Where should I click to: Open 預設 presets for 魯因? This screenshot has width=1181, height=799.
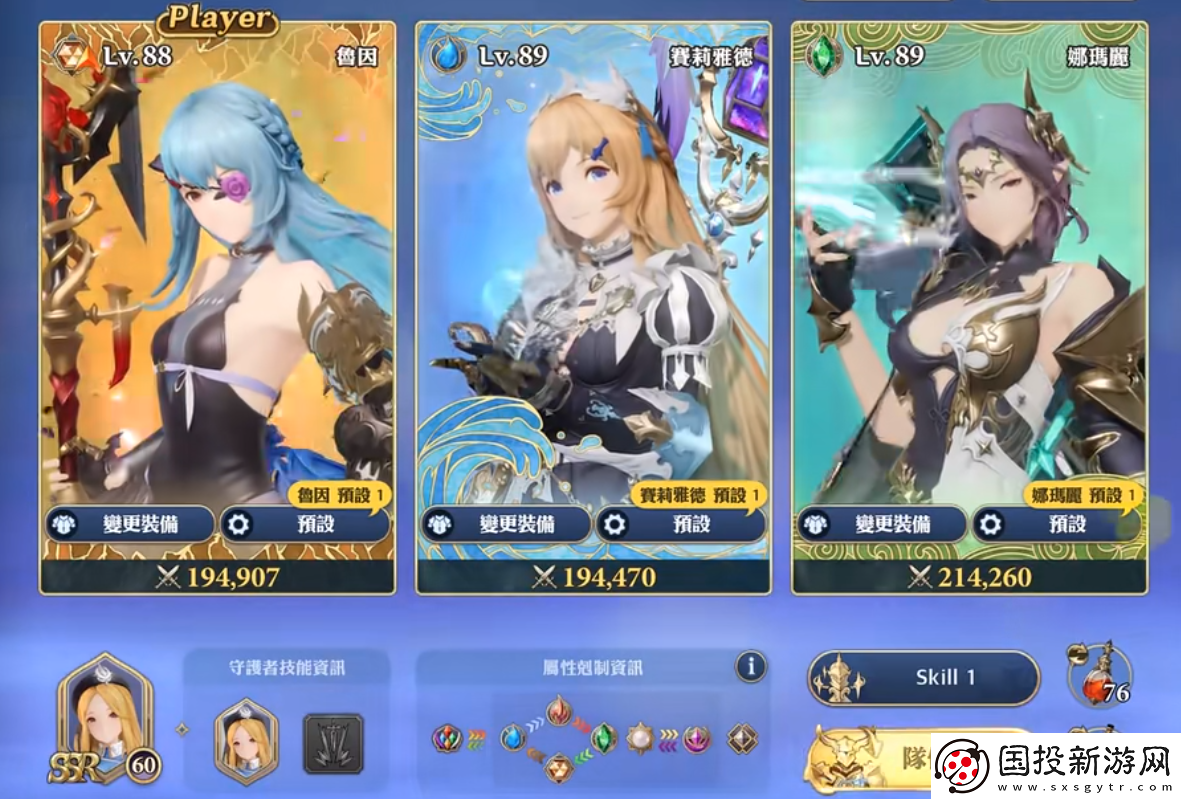304,523
